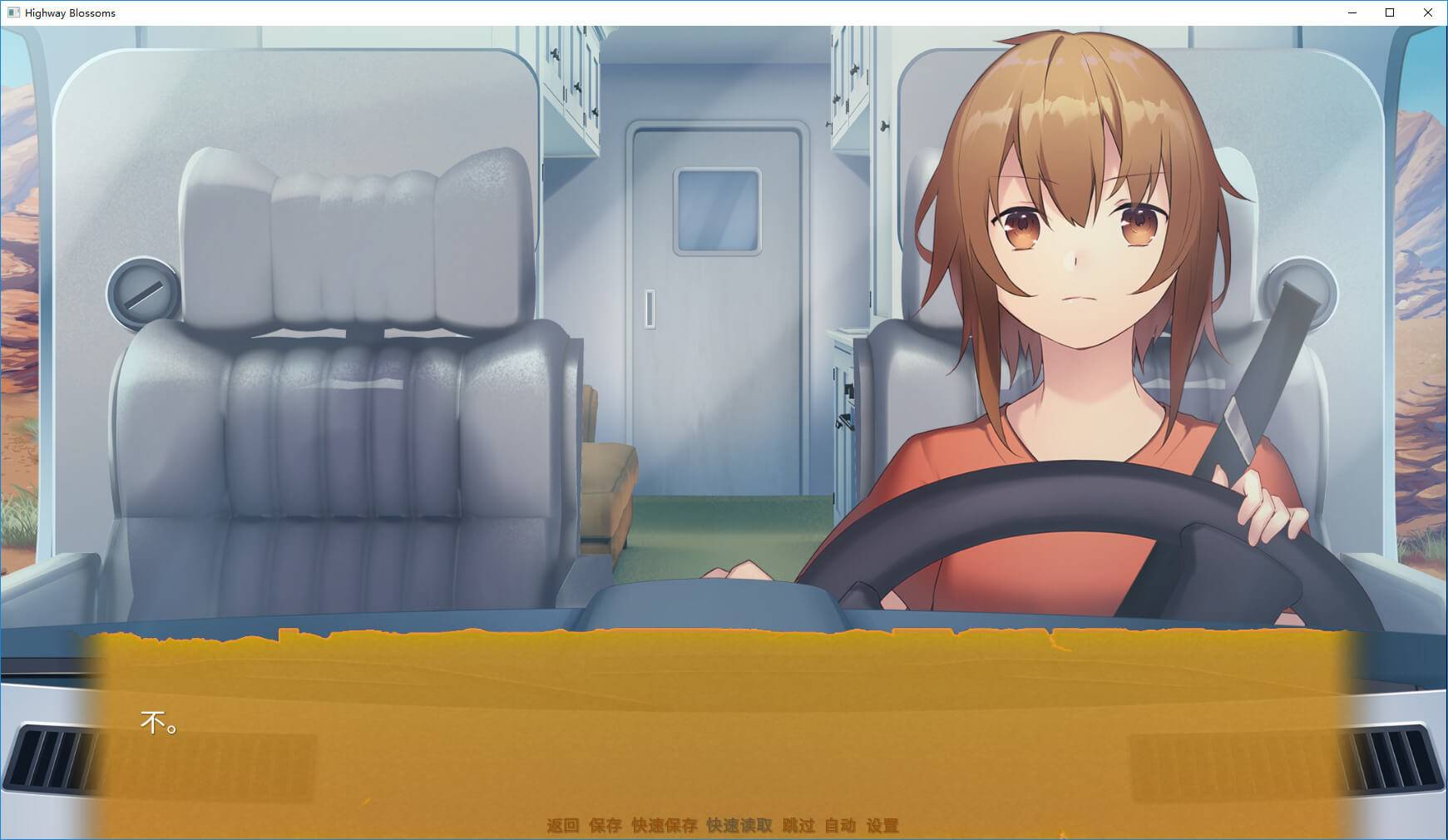Choose 快速保存 (Quick Save)
The image size is (1448, 840).
pyautogui.click(x=664, y=825)
